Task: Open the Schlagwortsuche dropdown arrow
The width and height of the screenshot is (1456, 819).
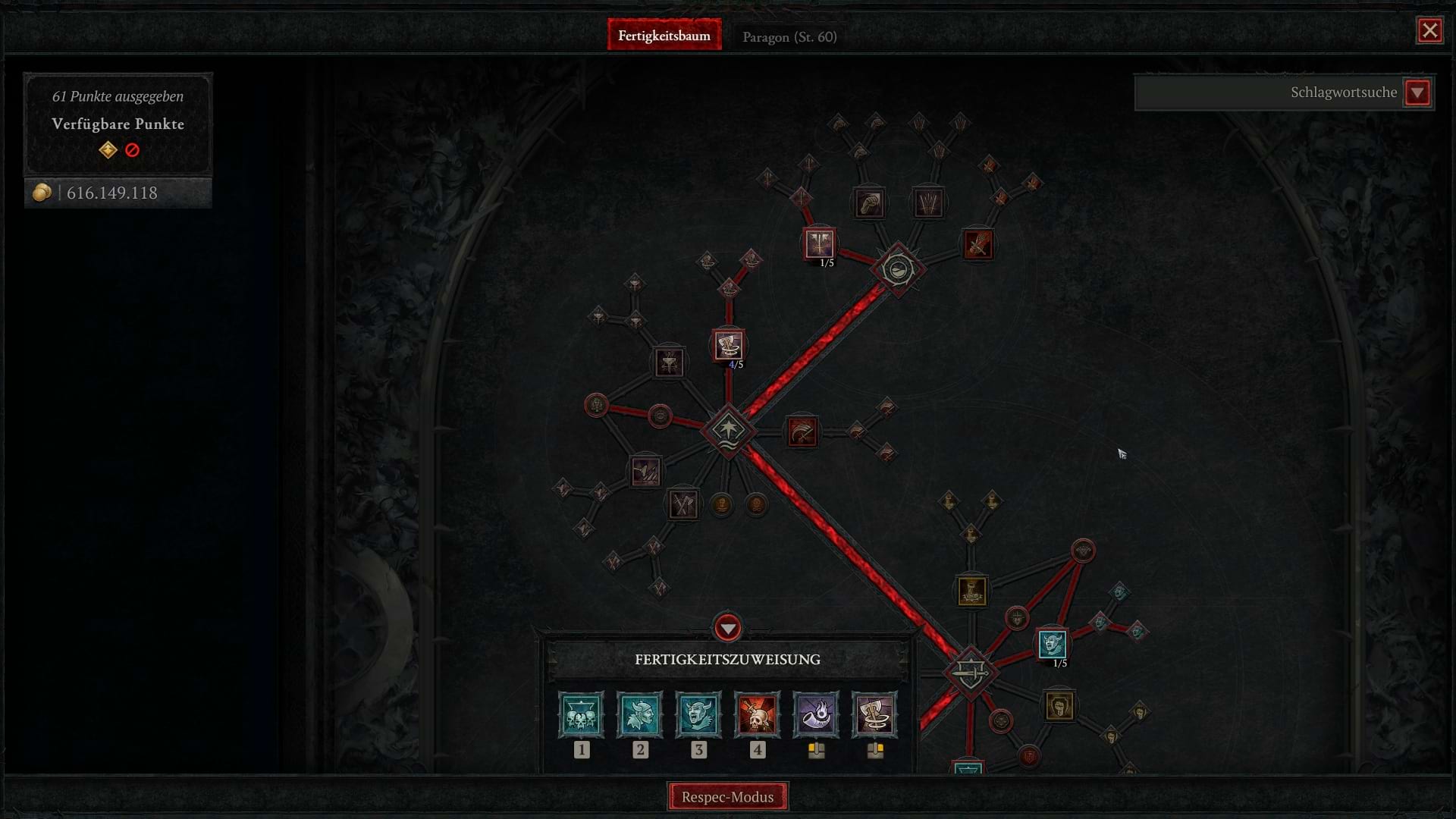Action: coord(1417,93)
